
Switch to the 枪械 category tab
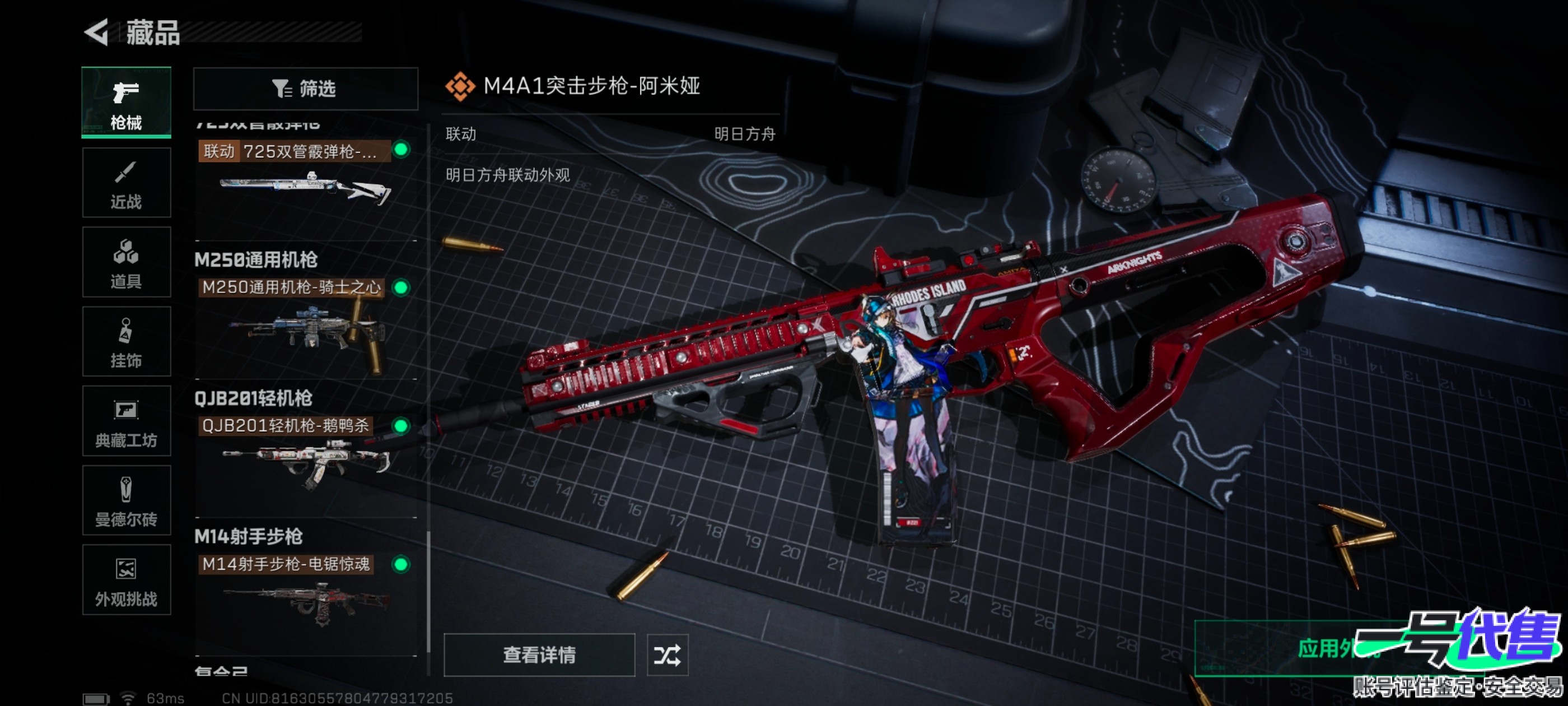126,103
